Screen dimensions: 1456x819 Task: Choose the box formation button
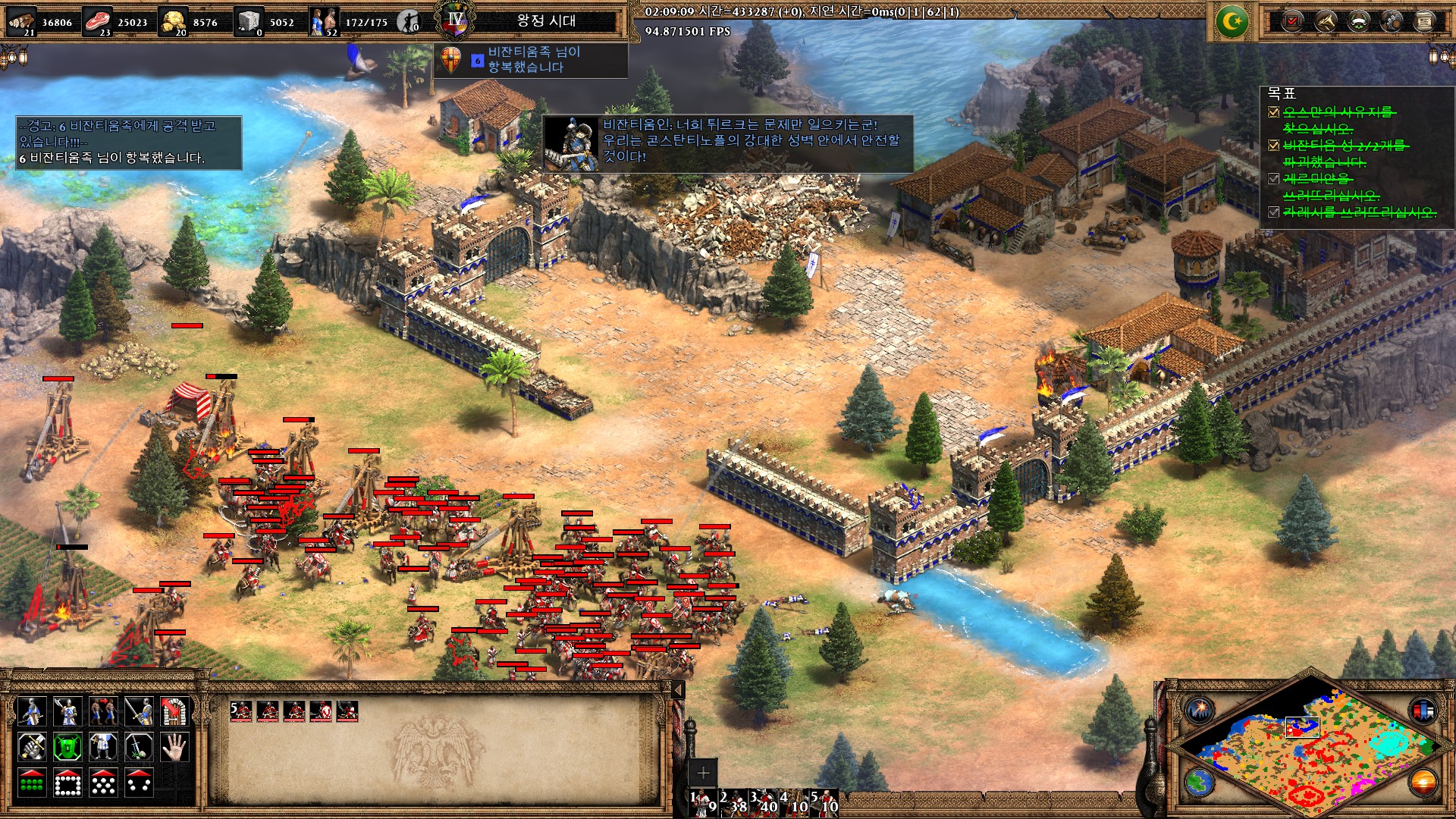67,783
